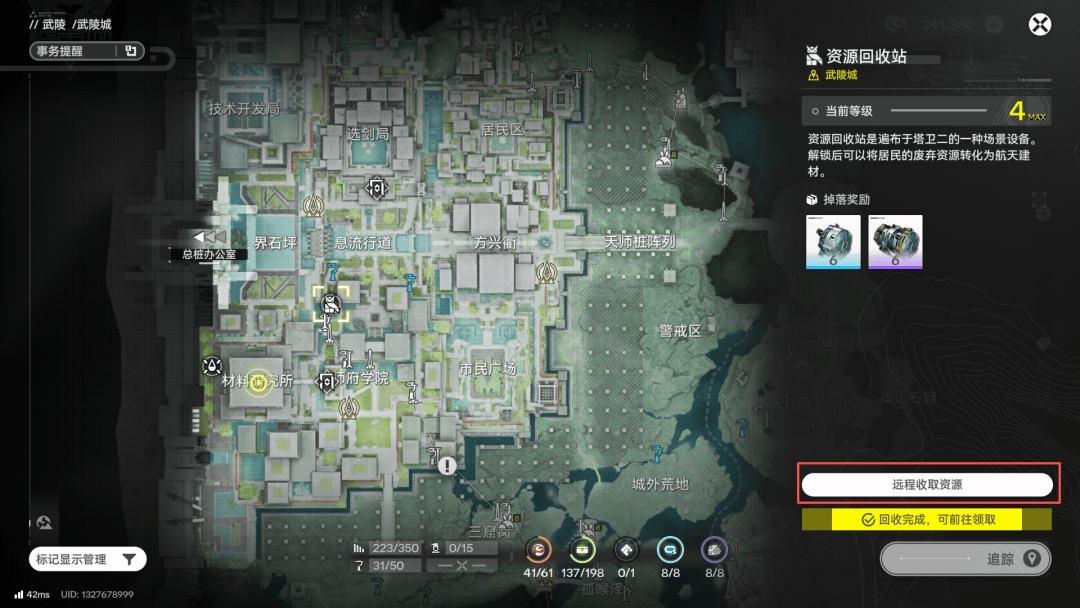The image size is (1080, 608).
Task: Select the purple-bordered drop reward item
Action: tap(895, 241)
